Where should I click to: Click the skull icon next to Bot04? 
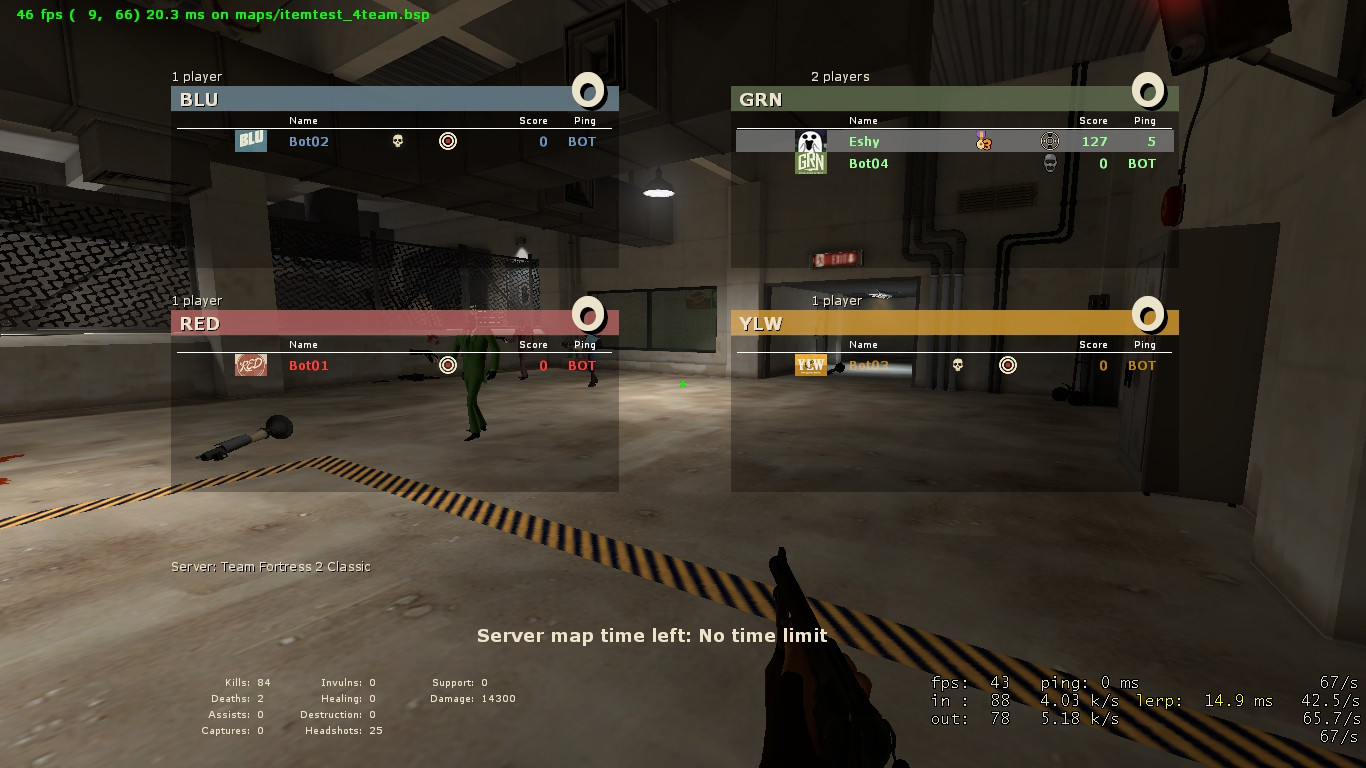click(x=1048, y=162)
